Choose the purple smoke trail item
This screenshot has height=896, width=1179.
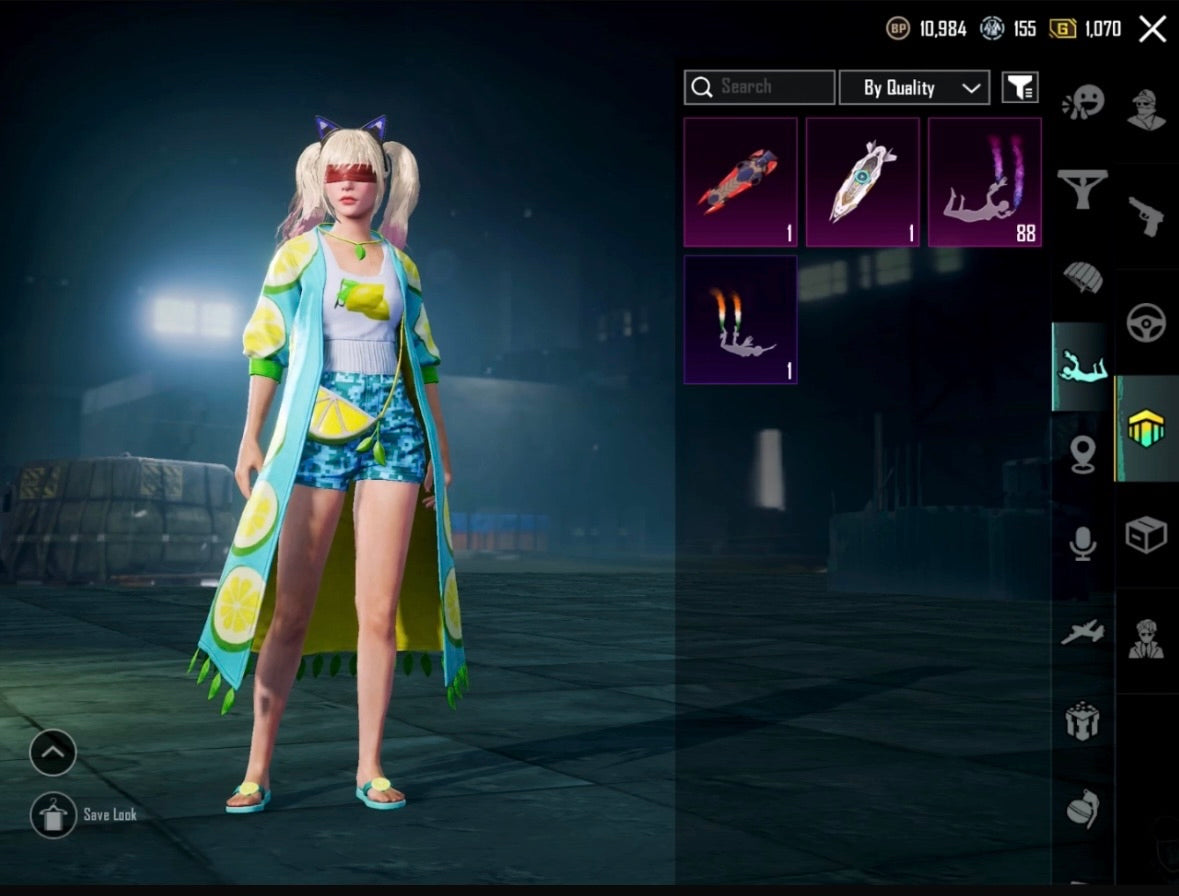(984, 182)
